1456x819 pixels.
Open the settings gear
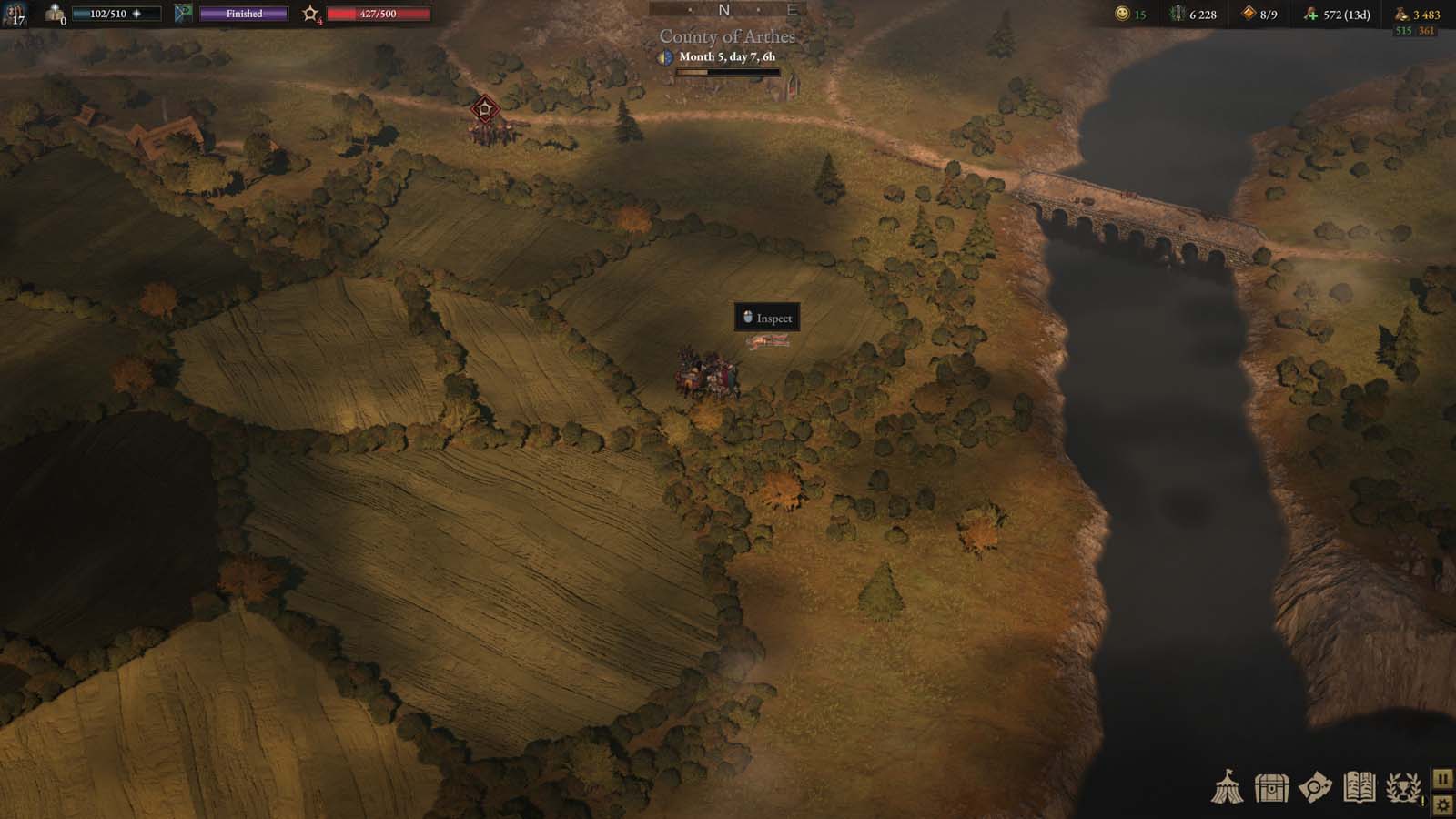coord(1442,804)
